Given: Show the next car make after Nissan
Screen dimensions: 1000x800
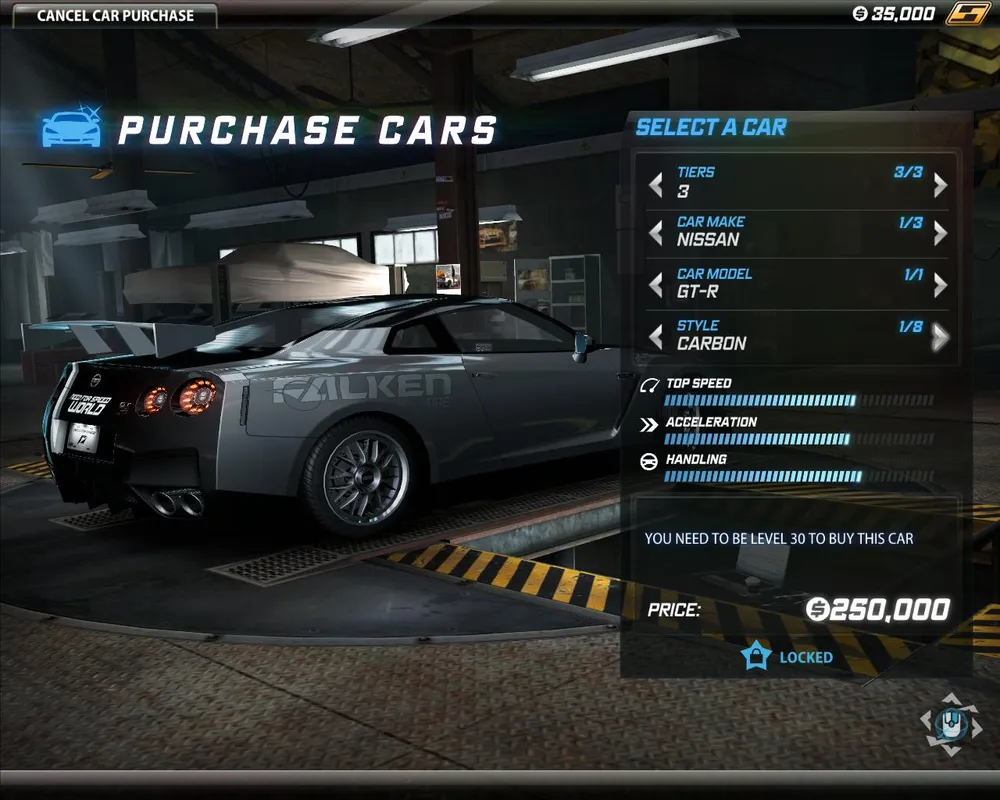Looking at the screenshot, I should tap(940, 233).
